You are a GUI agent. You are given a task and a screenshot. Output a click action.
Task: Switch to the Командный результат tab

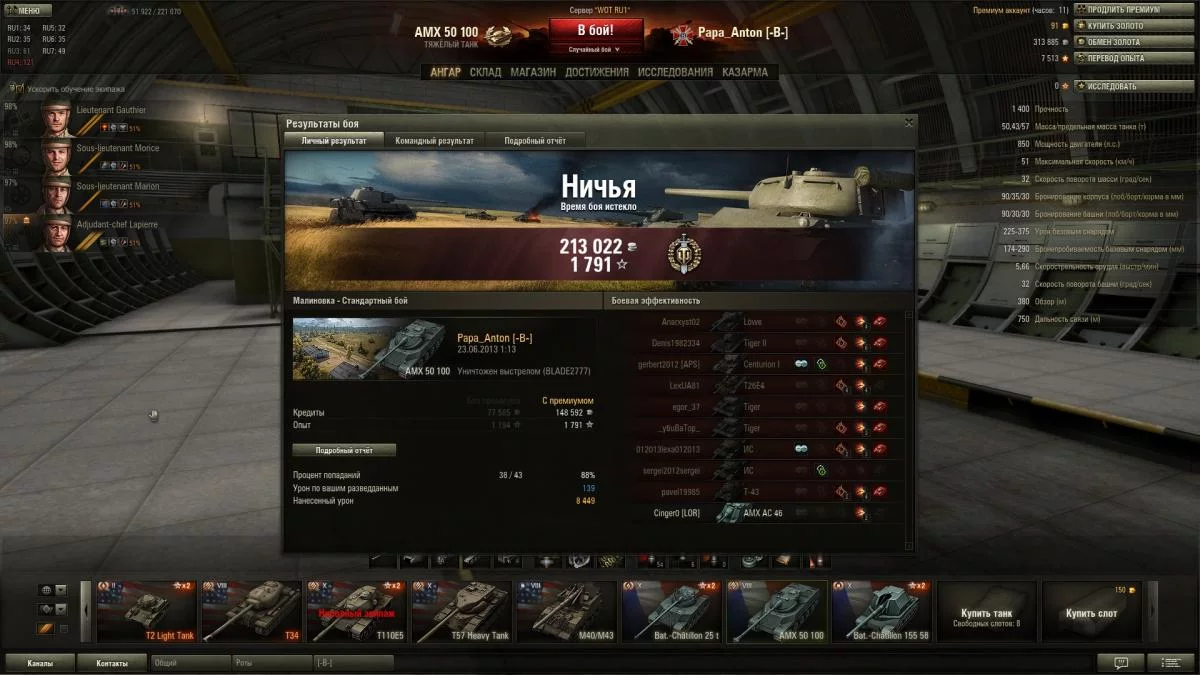[x=434, y=141]
